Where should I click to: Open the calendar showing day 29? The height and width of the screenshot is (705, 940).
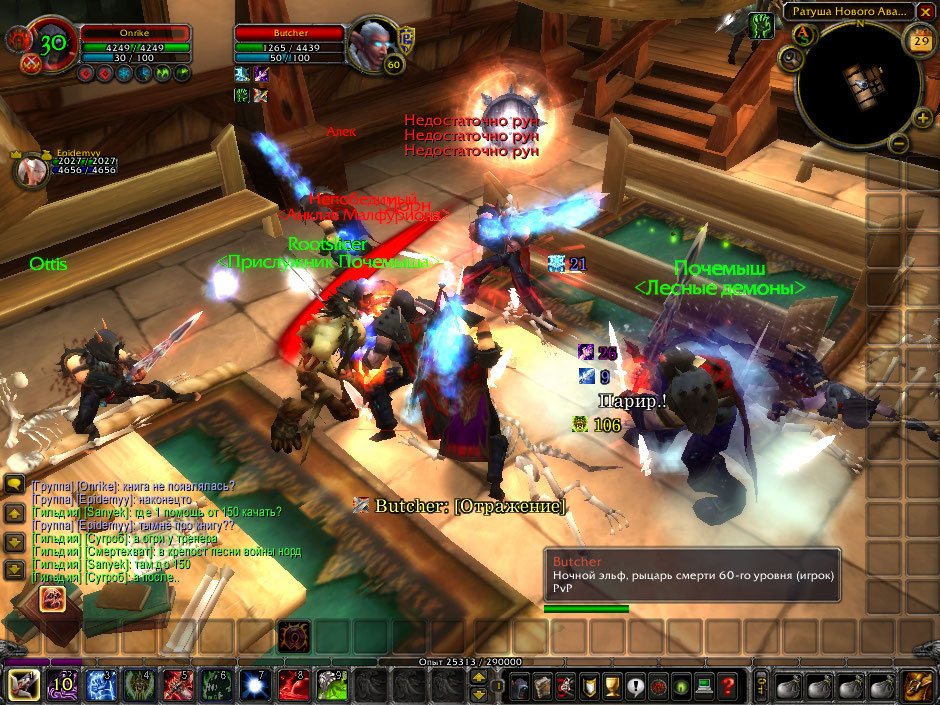pos(919,40)
